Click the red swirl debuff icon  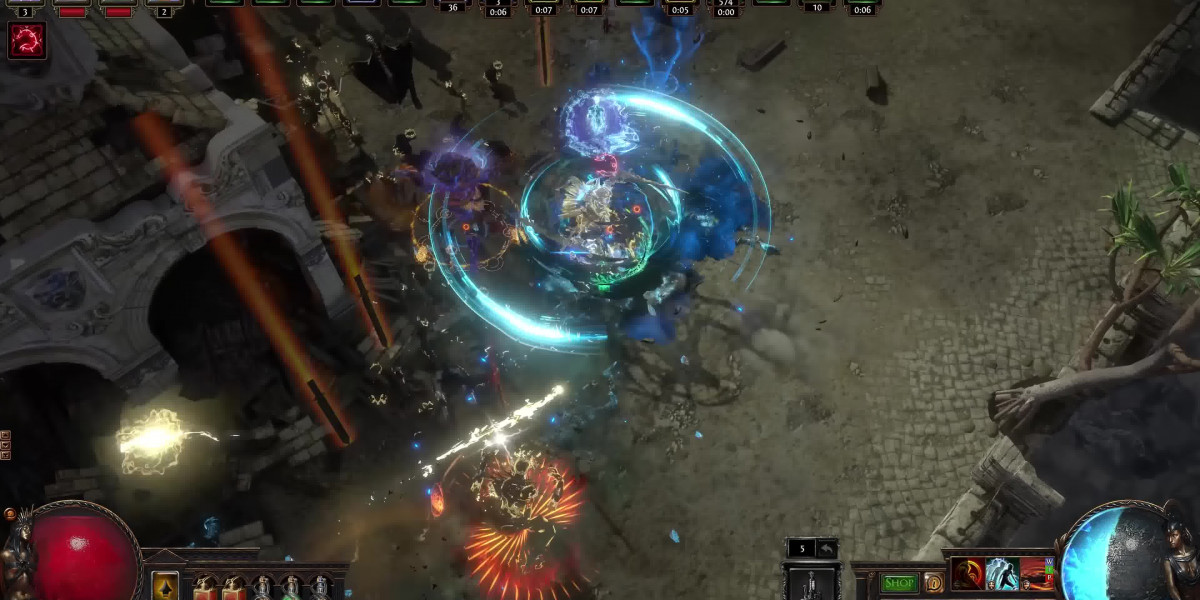pyautogui.click(x=27, y=41)
